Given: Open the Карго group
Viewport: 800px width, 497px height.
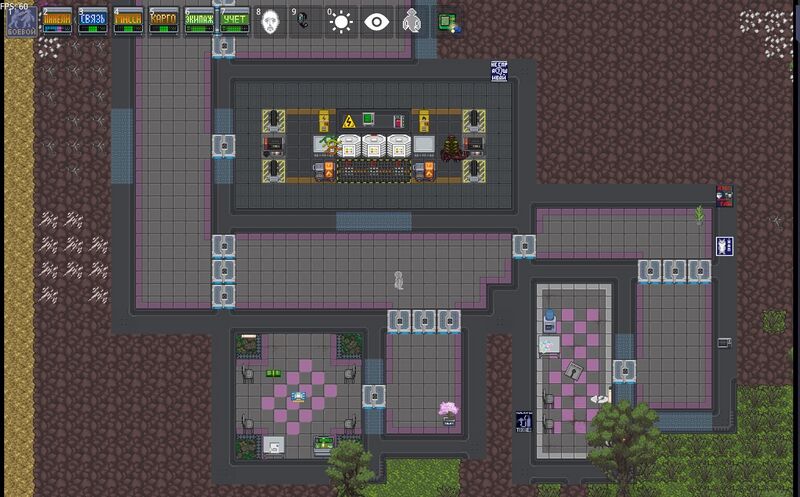Looking at the screenshot, I should click(x=163, y=20).
